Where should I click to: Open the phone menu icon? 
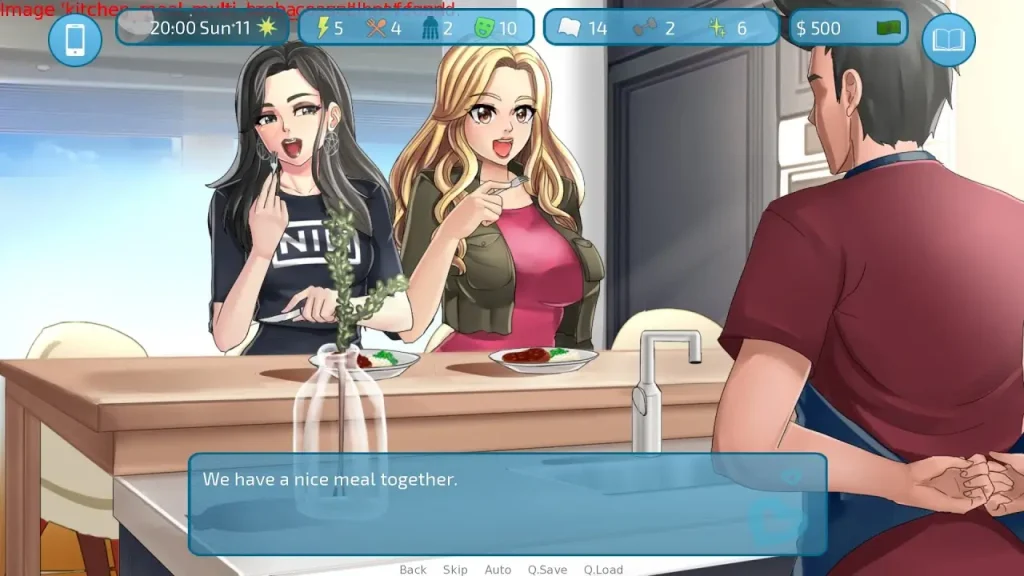pos(75,40)
